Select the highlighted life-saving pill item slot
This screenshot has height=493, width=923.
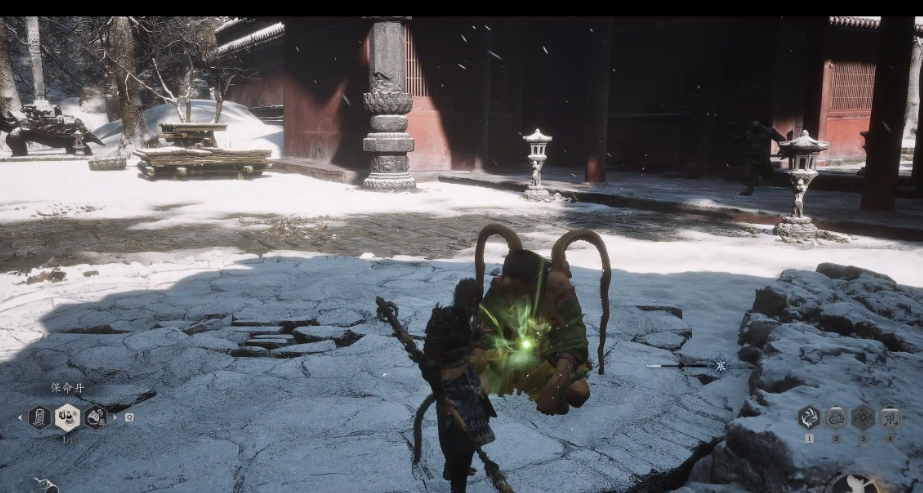[x=67, y=417]
